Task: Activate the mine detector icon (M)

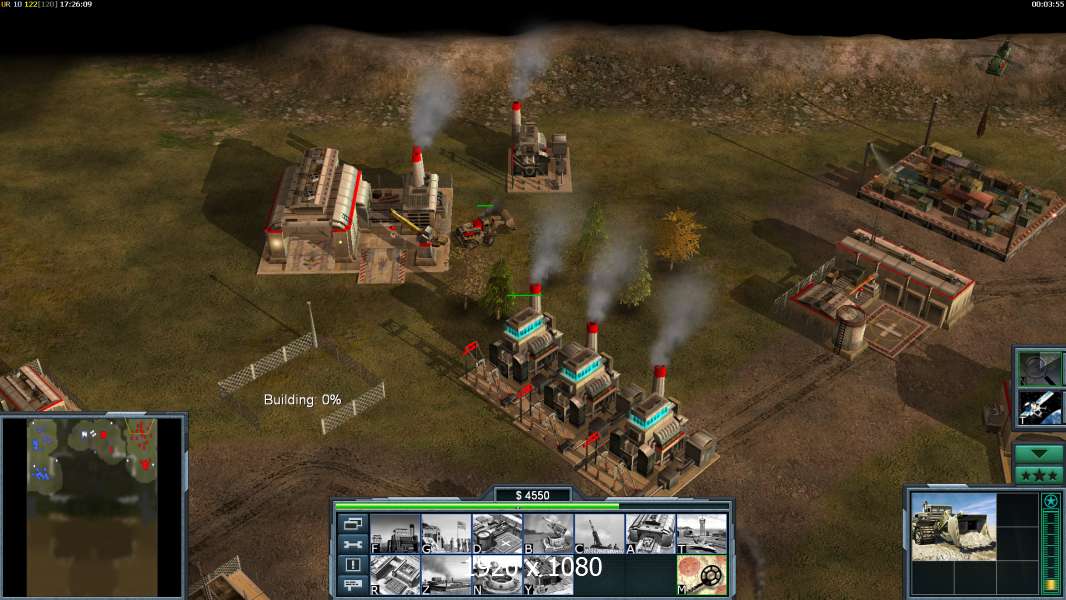Action: click(701, 575)
